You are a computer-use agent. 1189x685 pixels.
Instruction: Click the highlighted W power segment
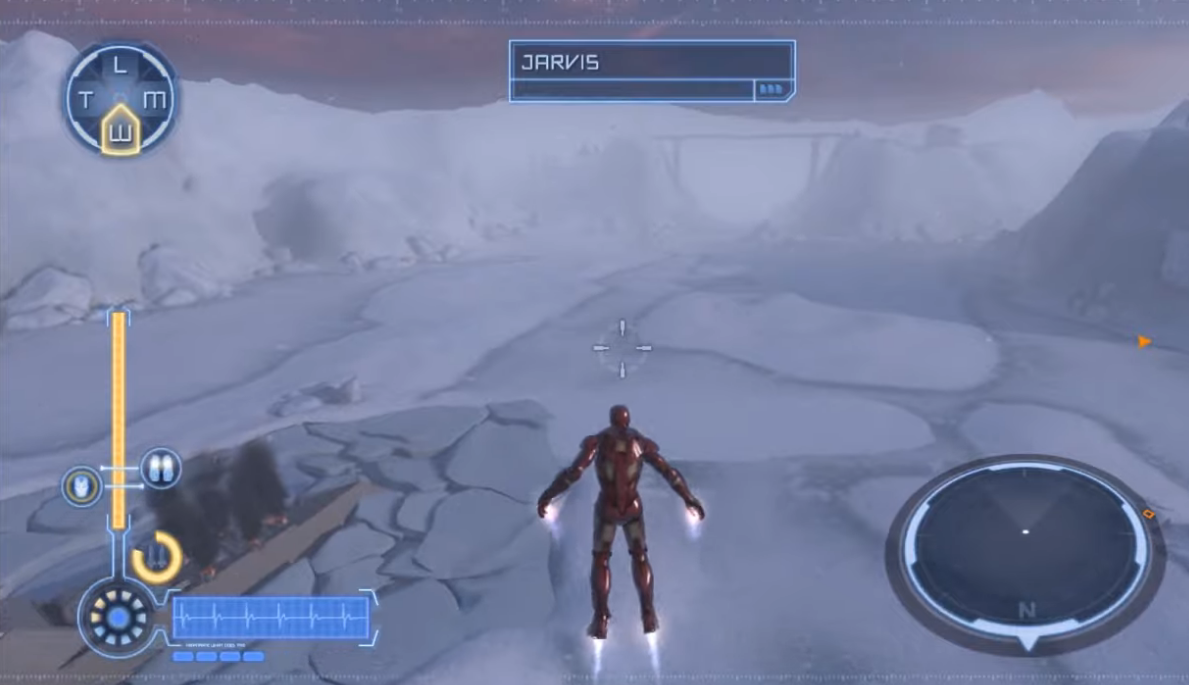tap(120, 128)
